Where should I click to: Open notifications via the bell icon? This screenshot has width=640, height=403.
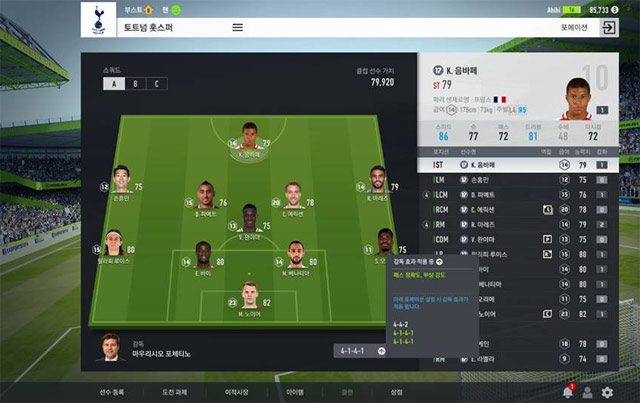click(567, 392)
